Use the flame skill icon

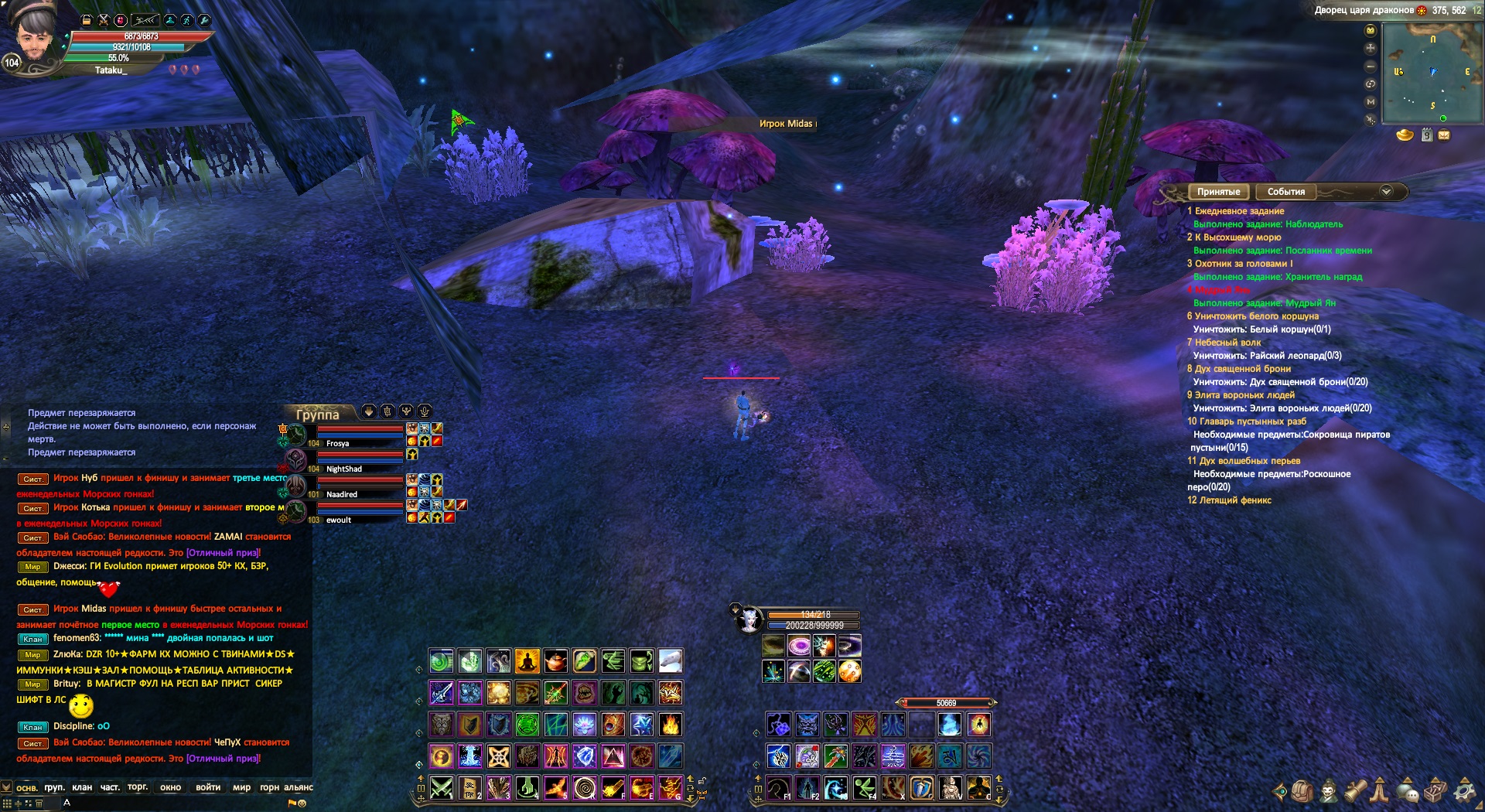pyautogui.click(x=670, y=725)
